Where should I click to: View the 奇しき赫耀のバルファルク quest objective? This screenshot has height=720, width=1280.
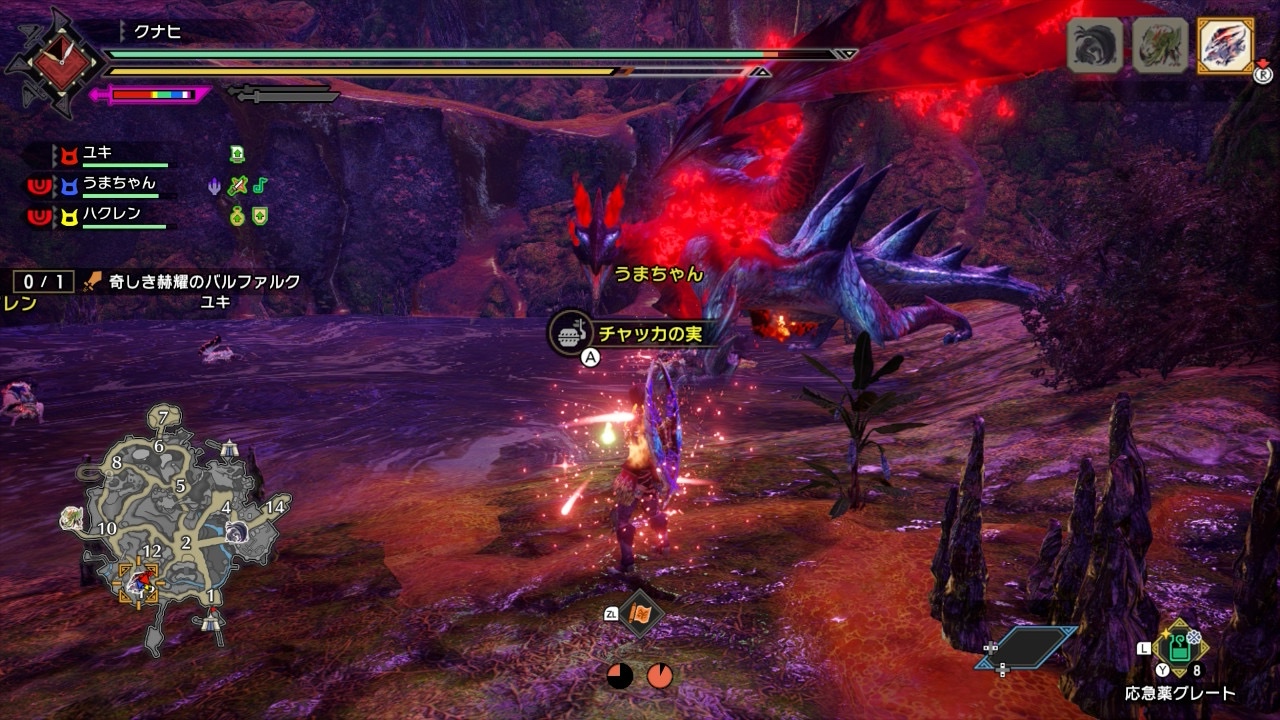click(x=190, y=282)
